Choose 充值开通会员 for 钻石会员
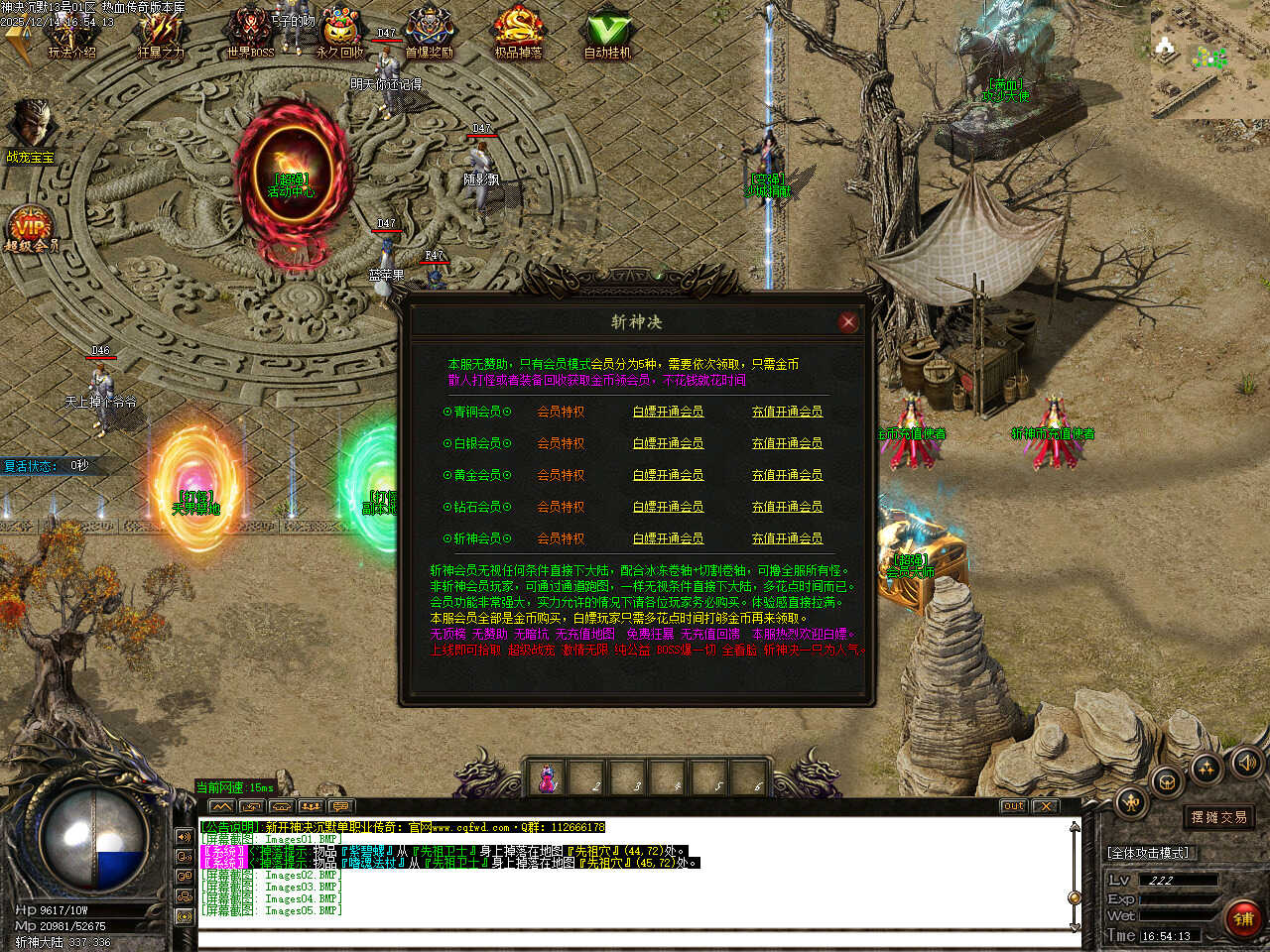 pos(787,507)
